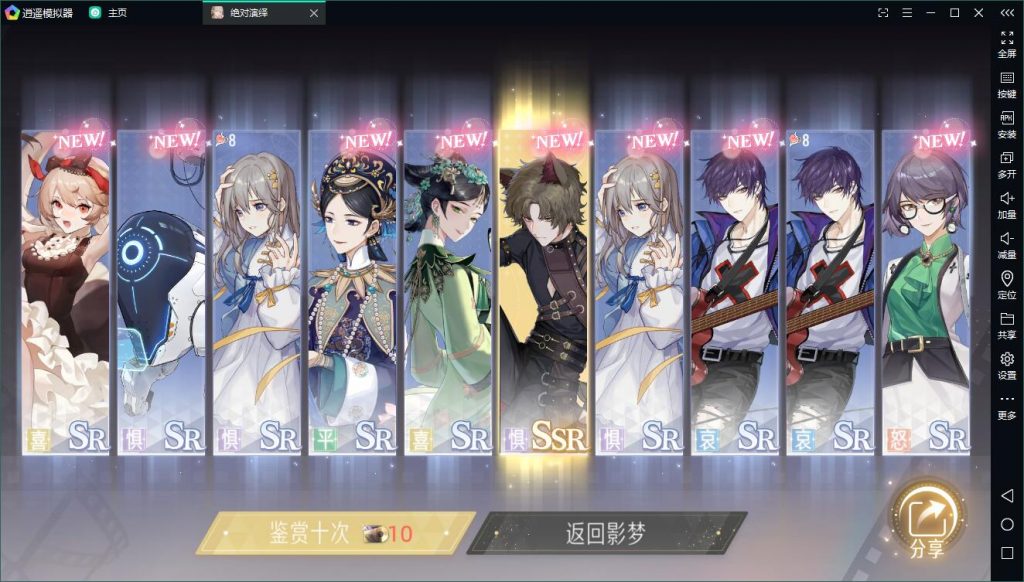Raise volume with the 加量 button
Screen dimensions: 1024x582
point(1007,205)
